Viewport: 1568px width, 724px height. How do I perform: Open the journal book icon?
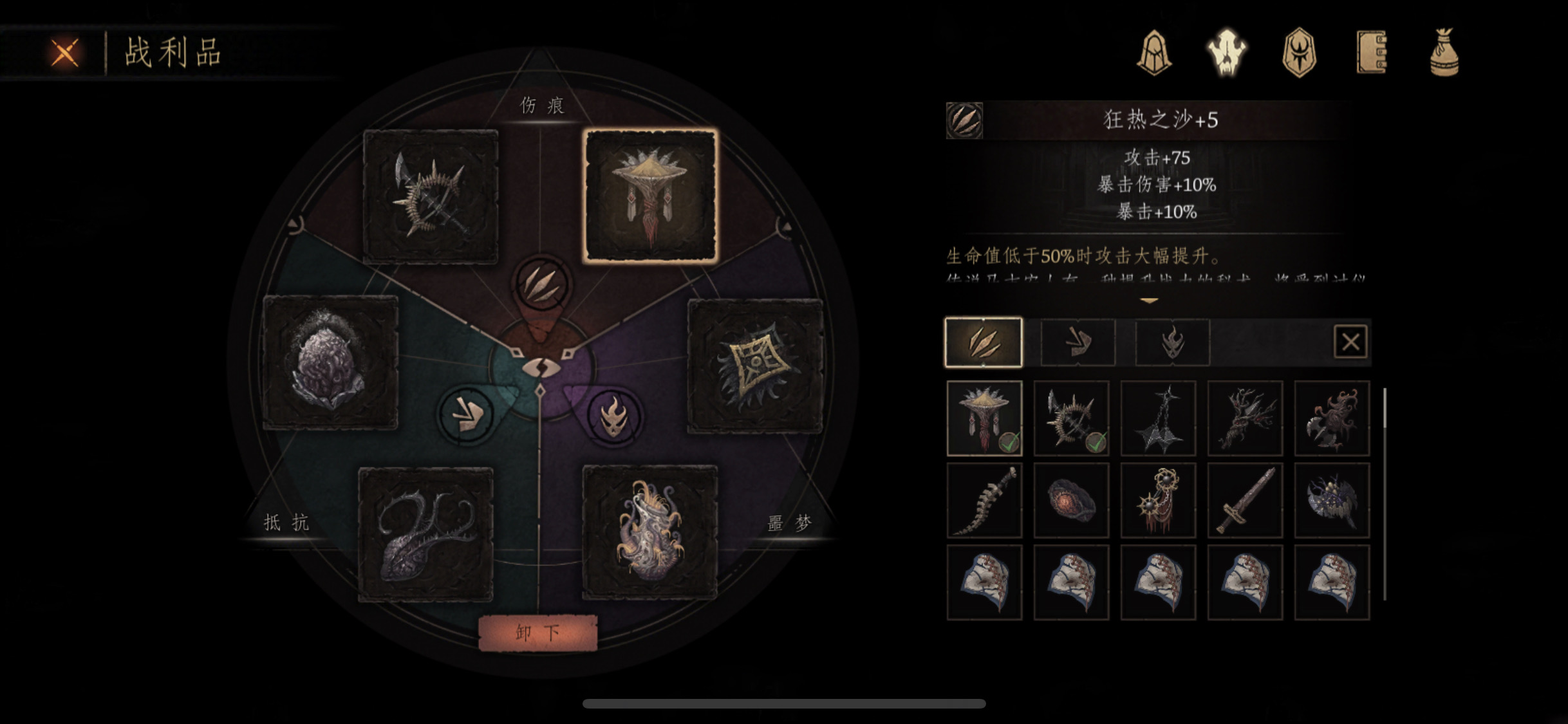1372,53
